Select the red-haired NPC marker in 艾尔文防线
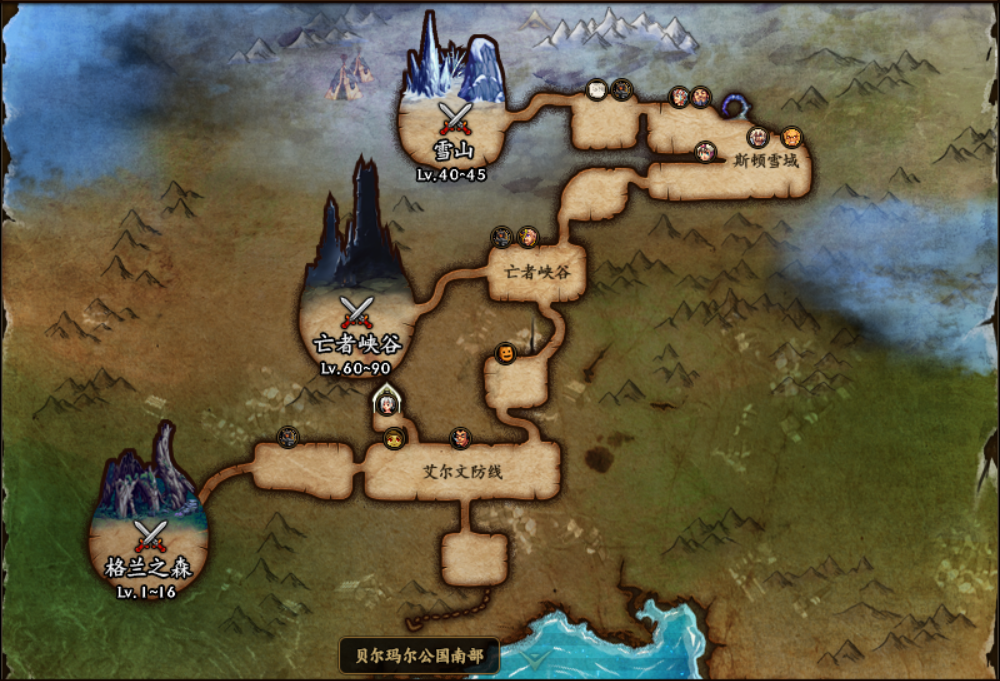The image size is (1000, 681). coord(459,437)
